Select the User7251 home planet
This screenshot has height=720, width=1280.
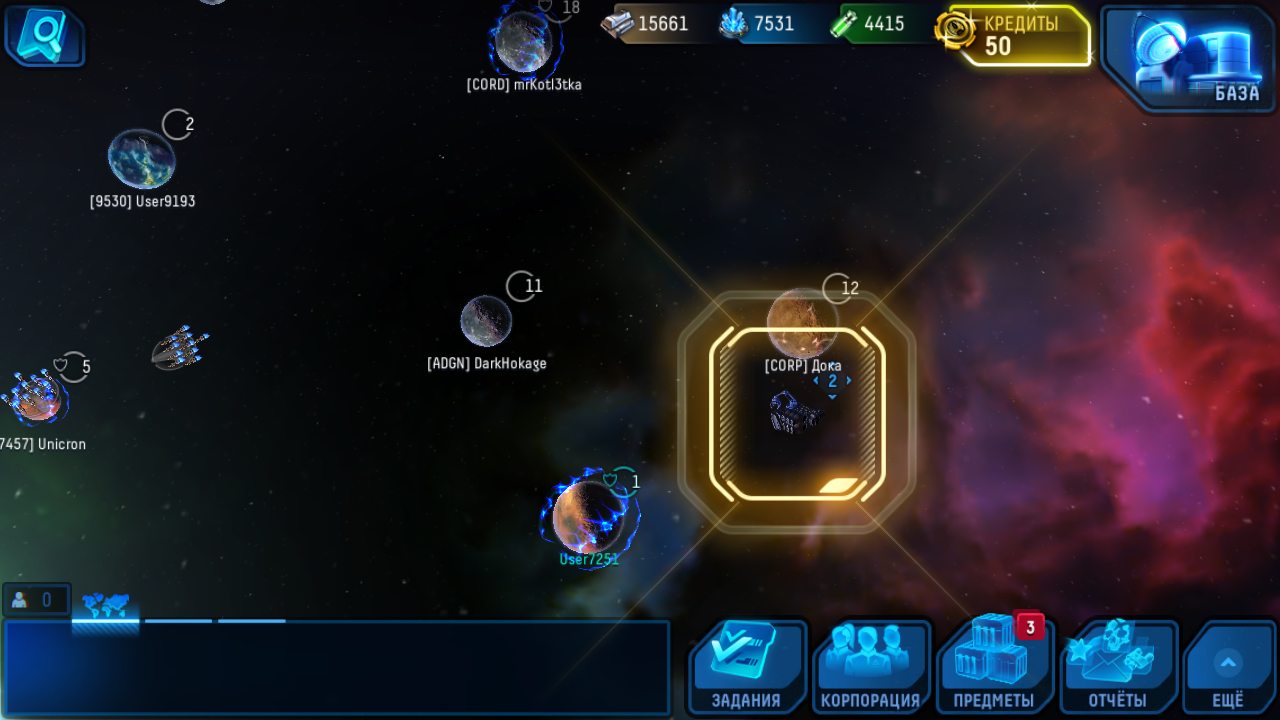pos(588,516)
